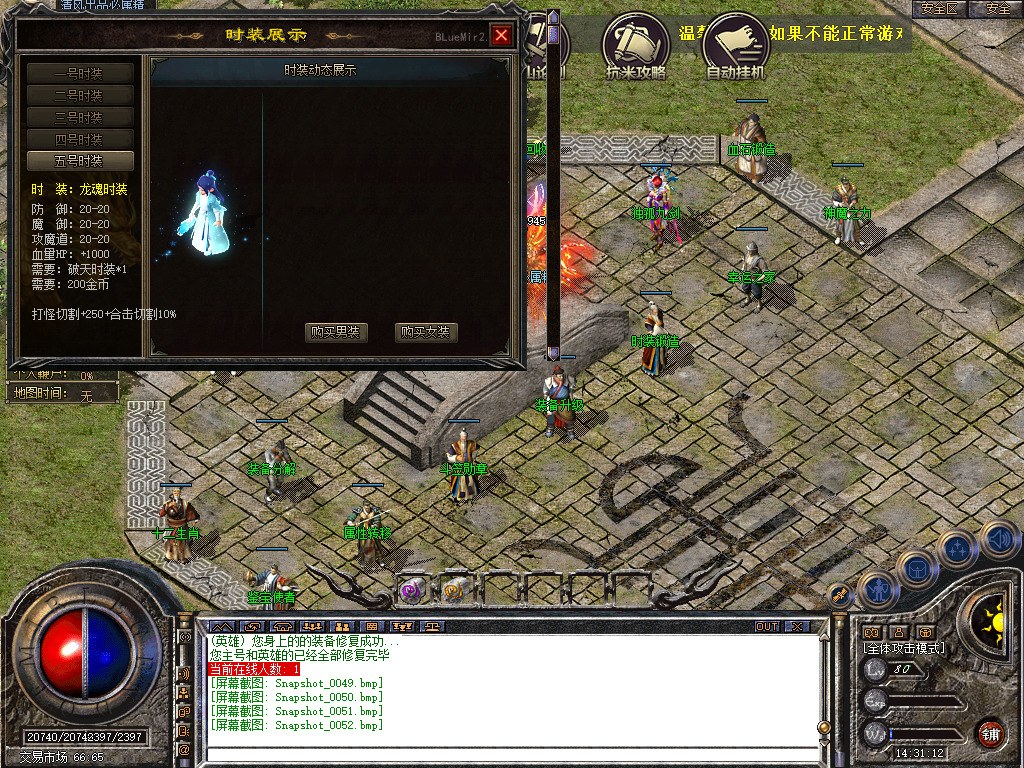
Task: Click the down arrow on costume window scrollbar
Action: 553,353
